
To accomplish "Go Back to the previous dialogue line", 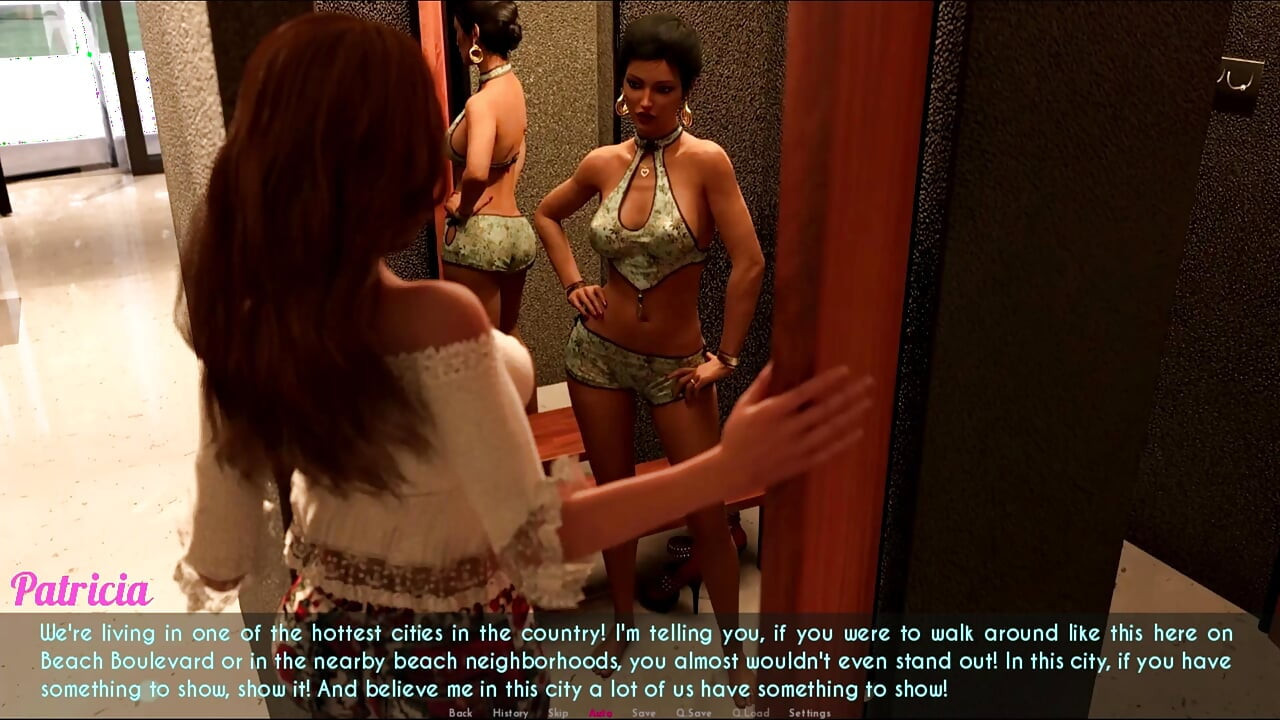I will (461, 713).
